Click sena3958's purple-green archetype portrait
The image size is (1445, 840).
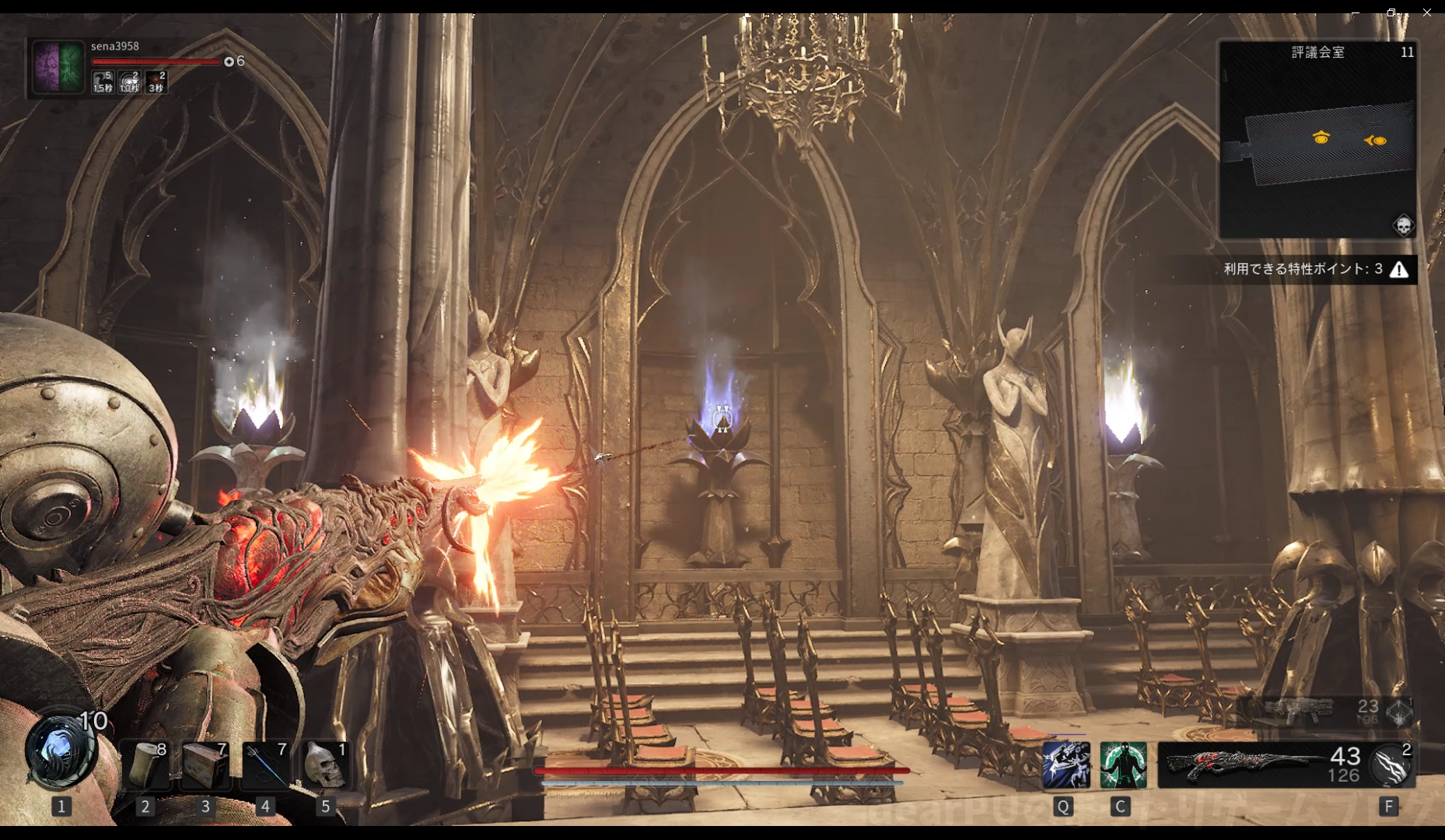click(x=58, y=67)
